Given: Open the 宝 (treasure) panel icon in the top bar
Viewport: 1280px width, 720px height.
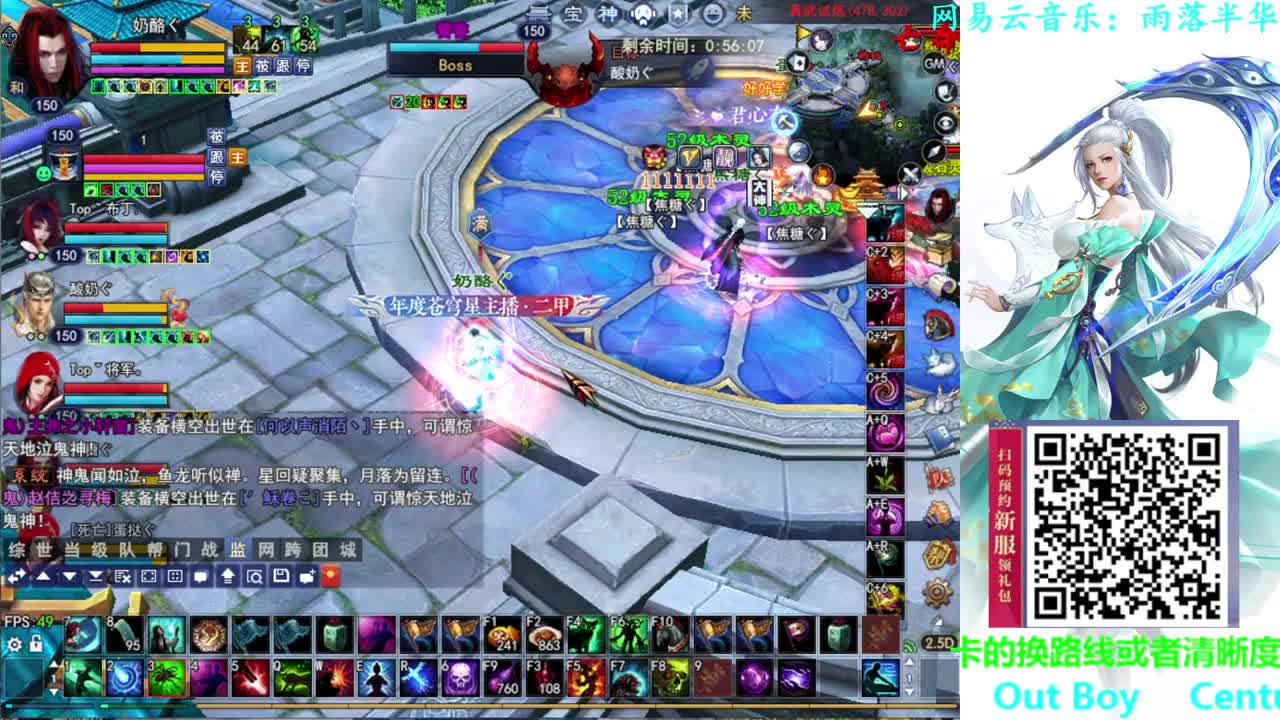Looking at the screenshot, I should click(x=573, y=13).
